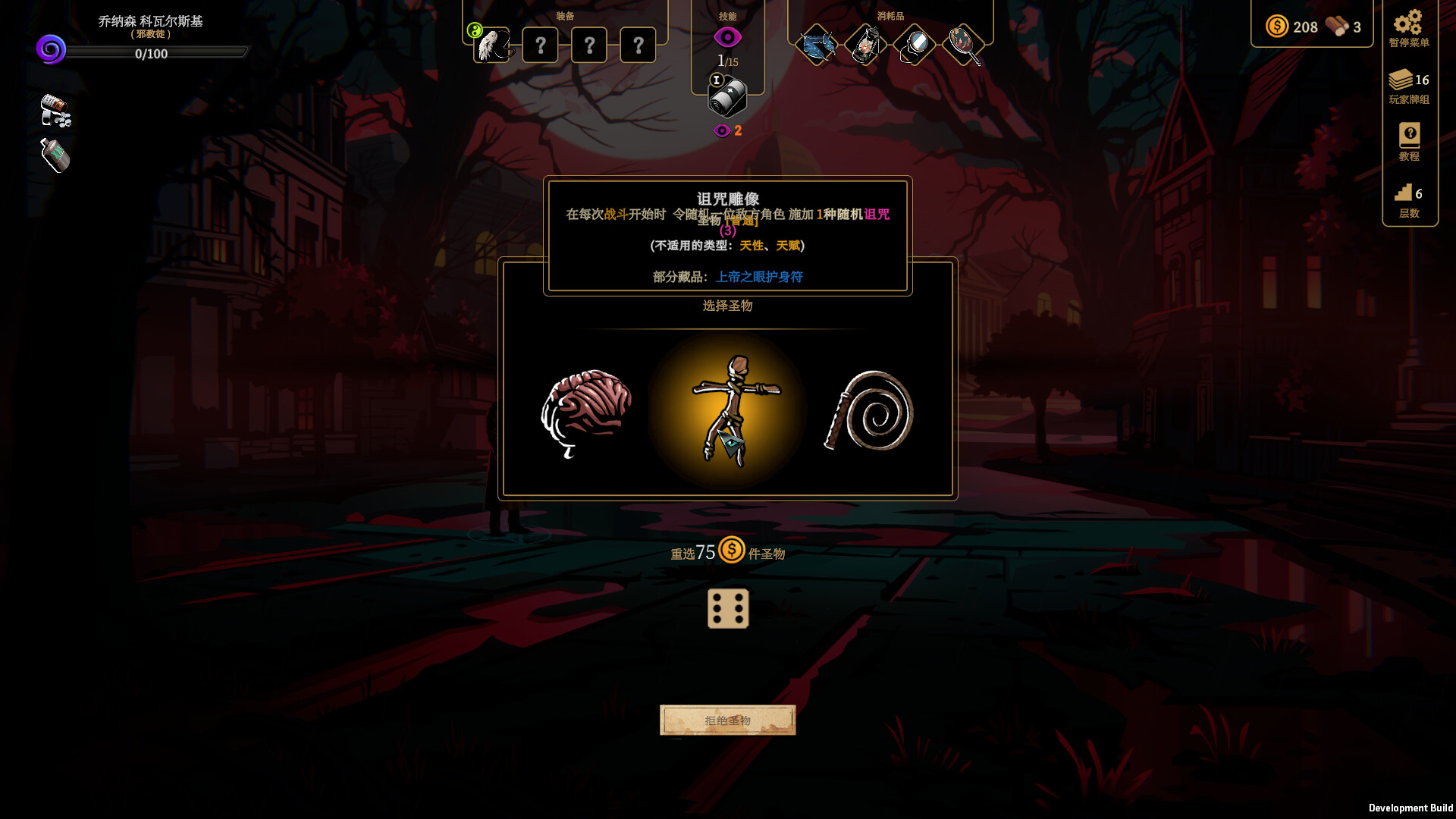Use the lantern consumable
Viewport: 1456px width, 819px height.
pos(865,44)
